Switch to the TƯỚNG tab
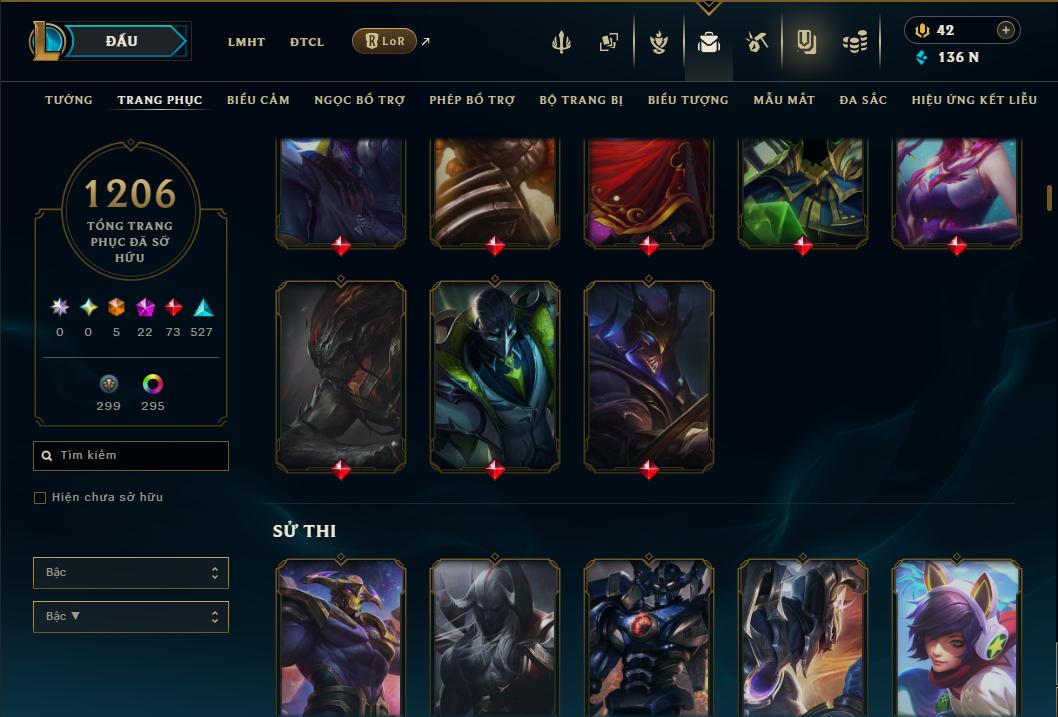The image size is (1058, 717). tap(69, 100)
